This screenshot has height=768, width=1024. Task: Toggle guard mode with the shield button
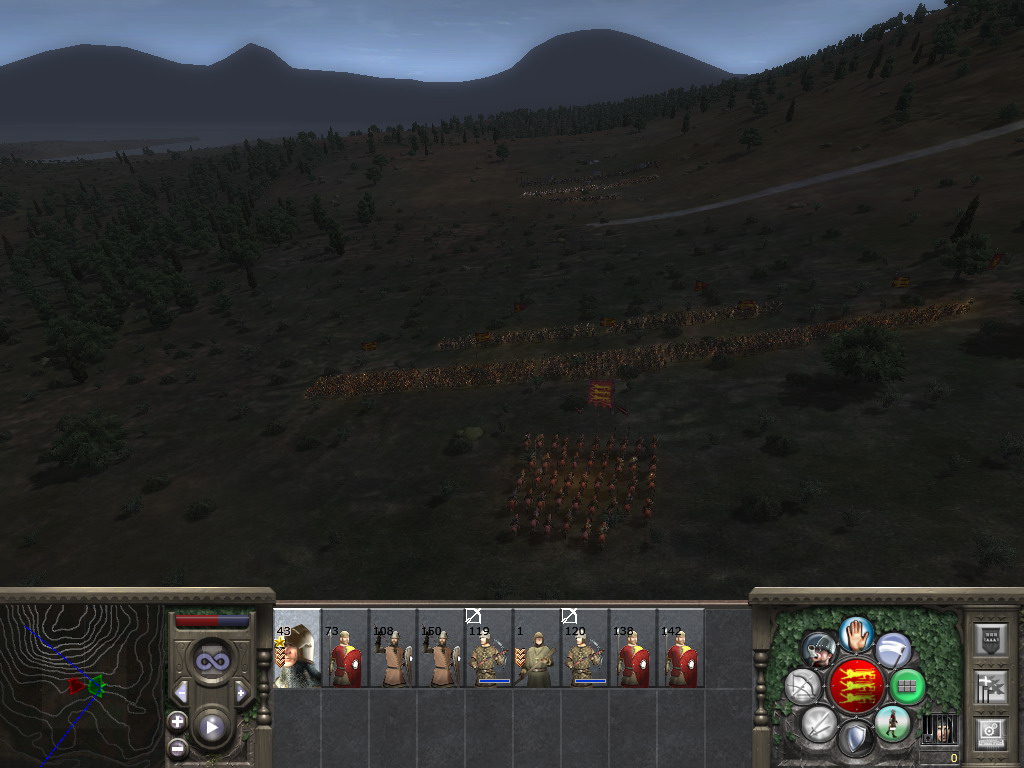pyautogui.click(x=855, y=739)
